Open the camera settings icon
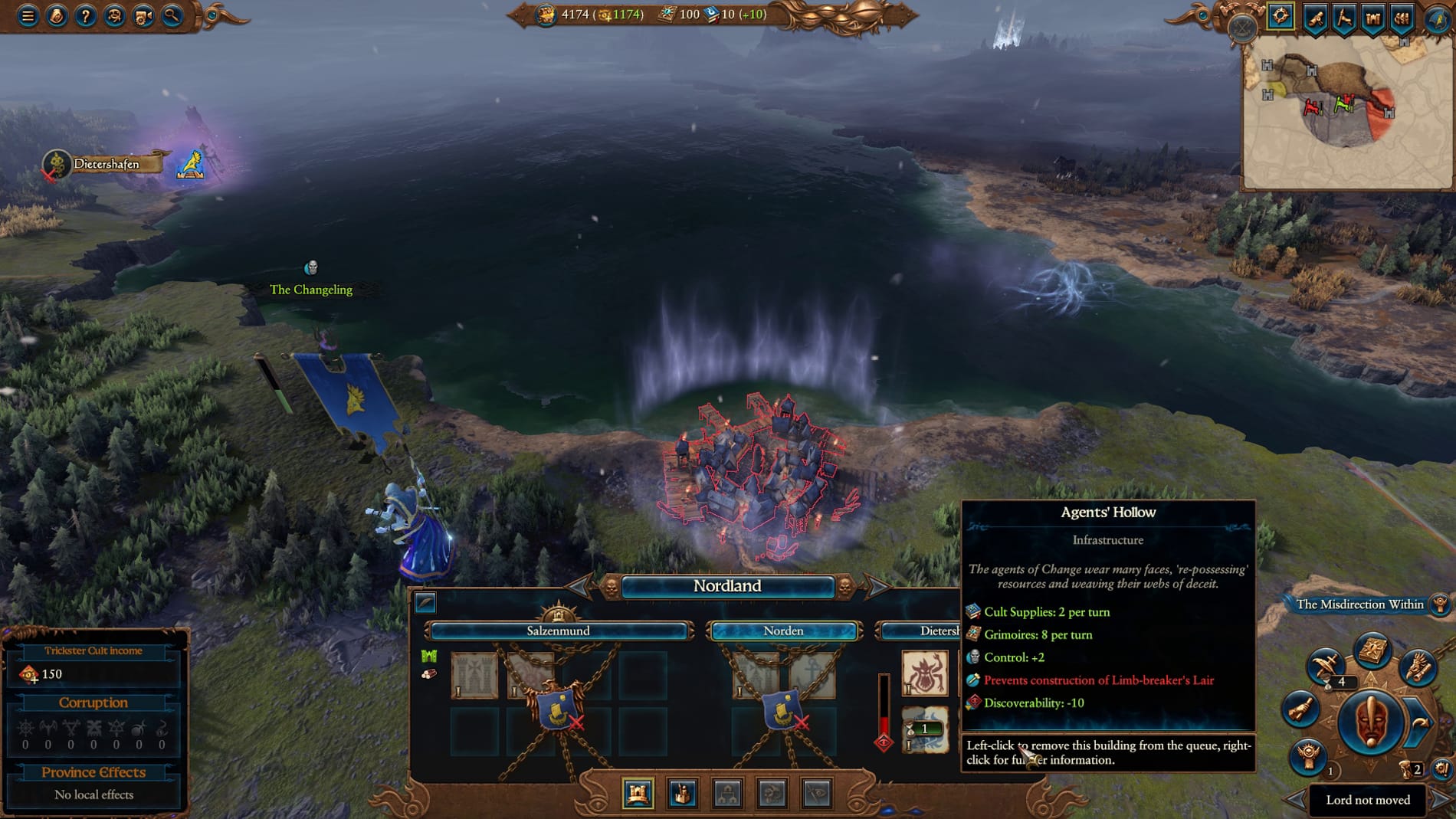This screenshot has height=819, width=1456. (143, 15)
